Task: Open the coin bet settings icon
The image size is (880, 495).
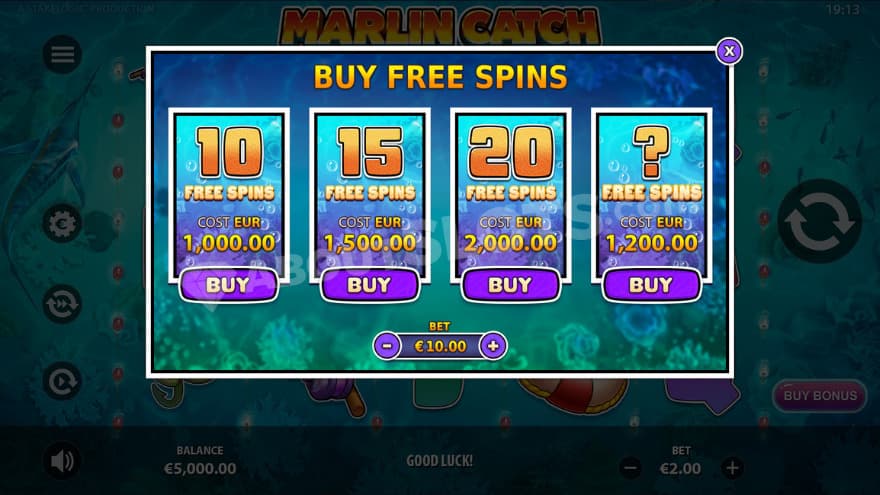Action: pyautogui.click(x=62, y=222)
